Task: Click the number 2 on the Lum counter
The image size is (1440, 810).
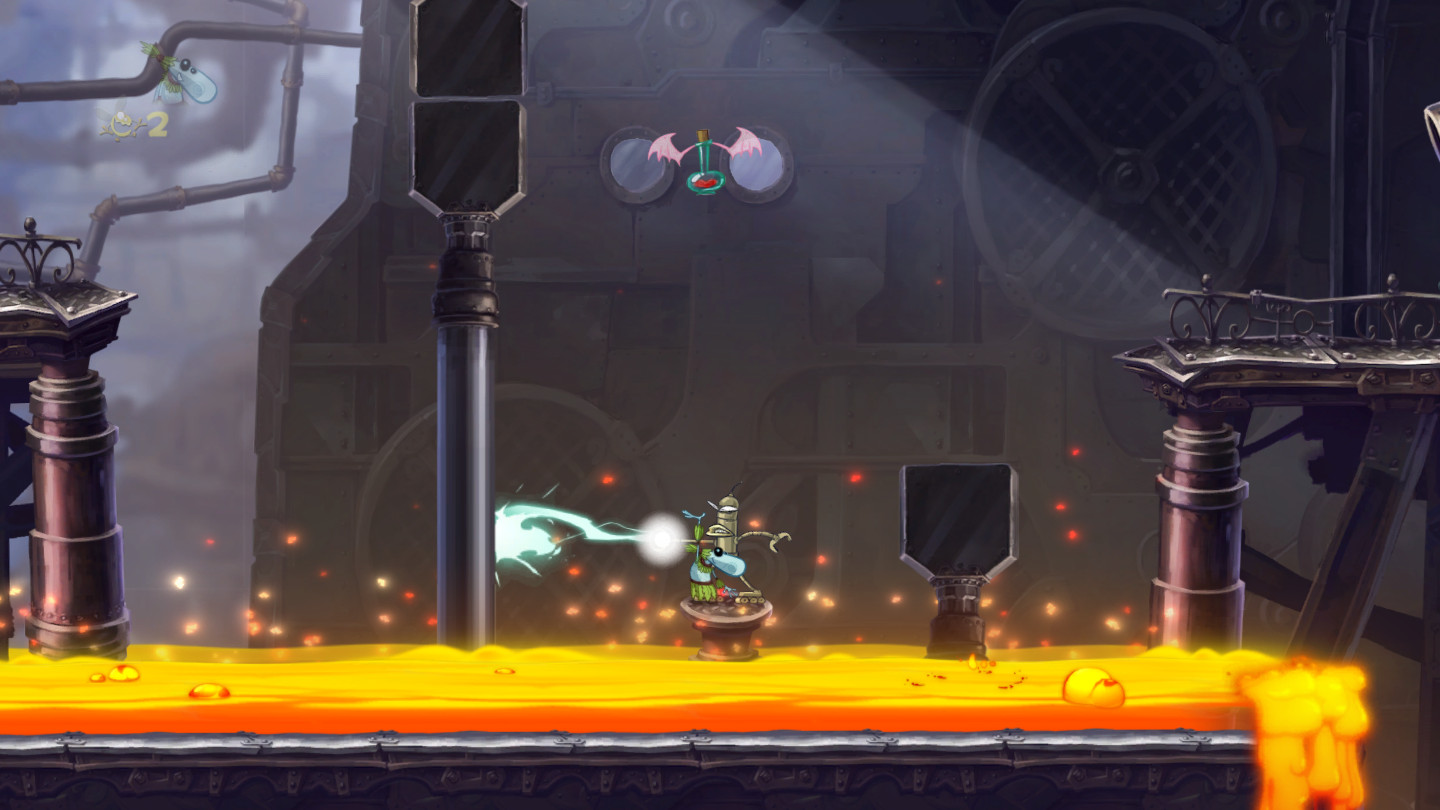Action: click(156, 123)
